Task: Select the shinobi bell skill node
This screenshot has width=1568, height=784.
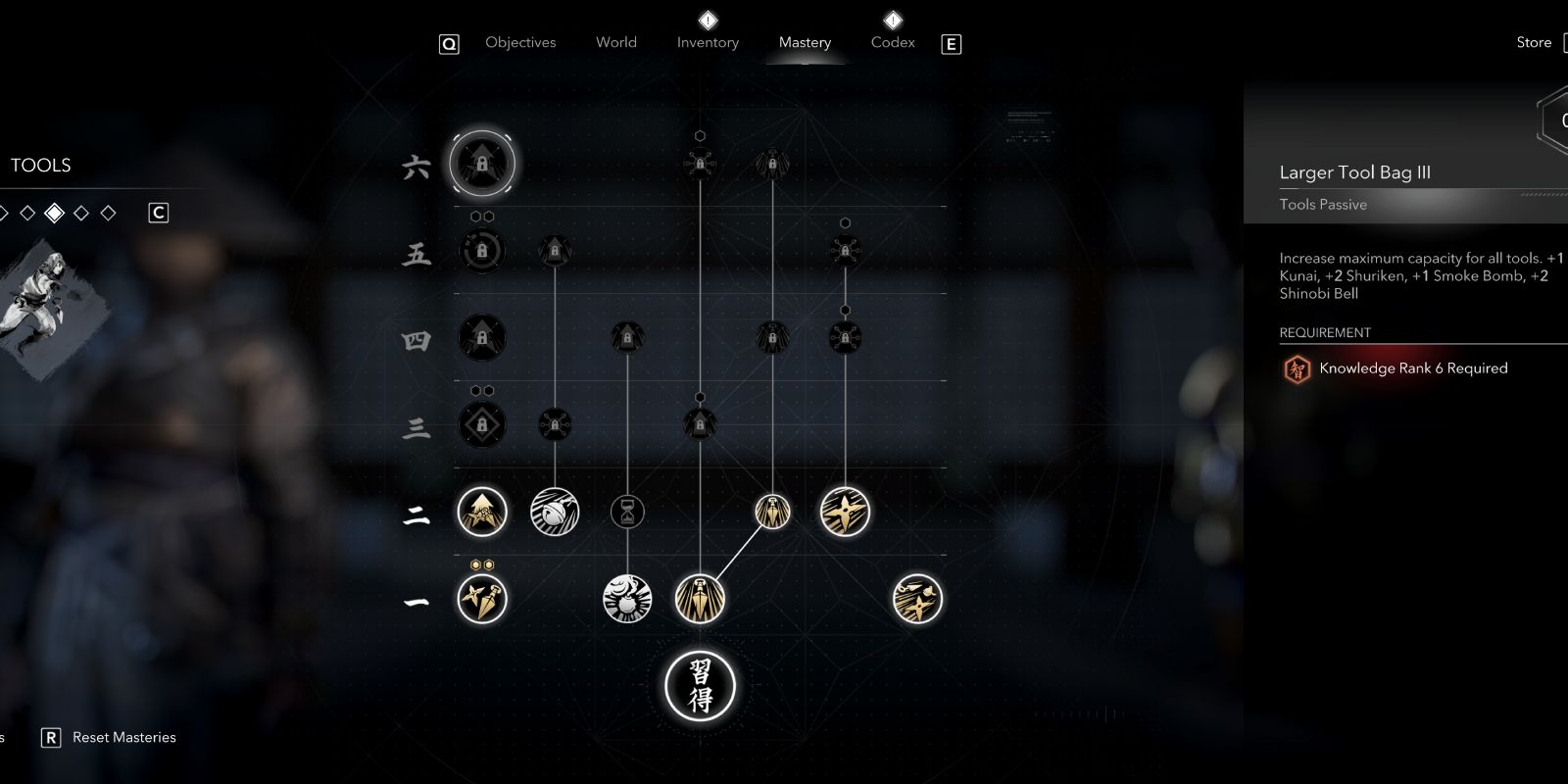Action: (555, 512)
